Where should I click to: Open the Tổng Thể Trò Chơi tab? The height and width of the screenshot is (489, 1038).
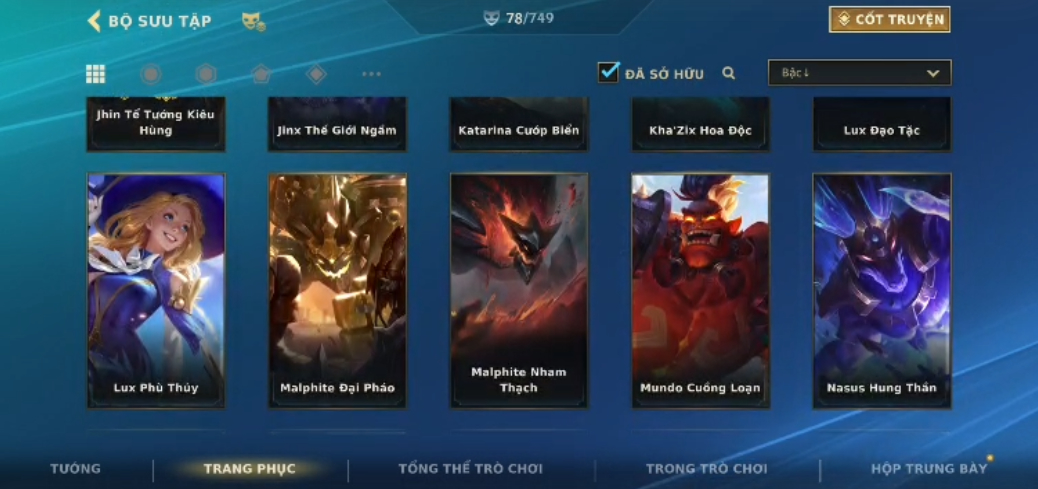click(470, 469)
